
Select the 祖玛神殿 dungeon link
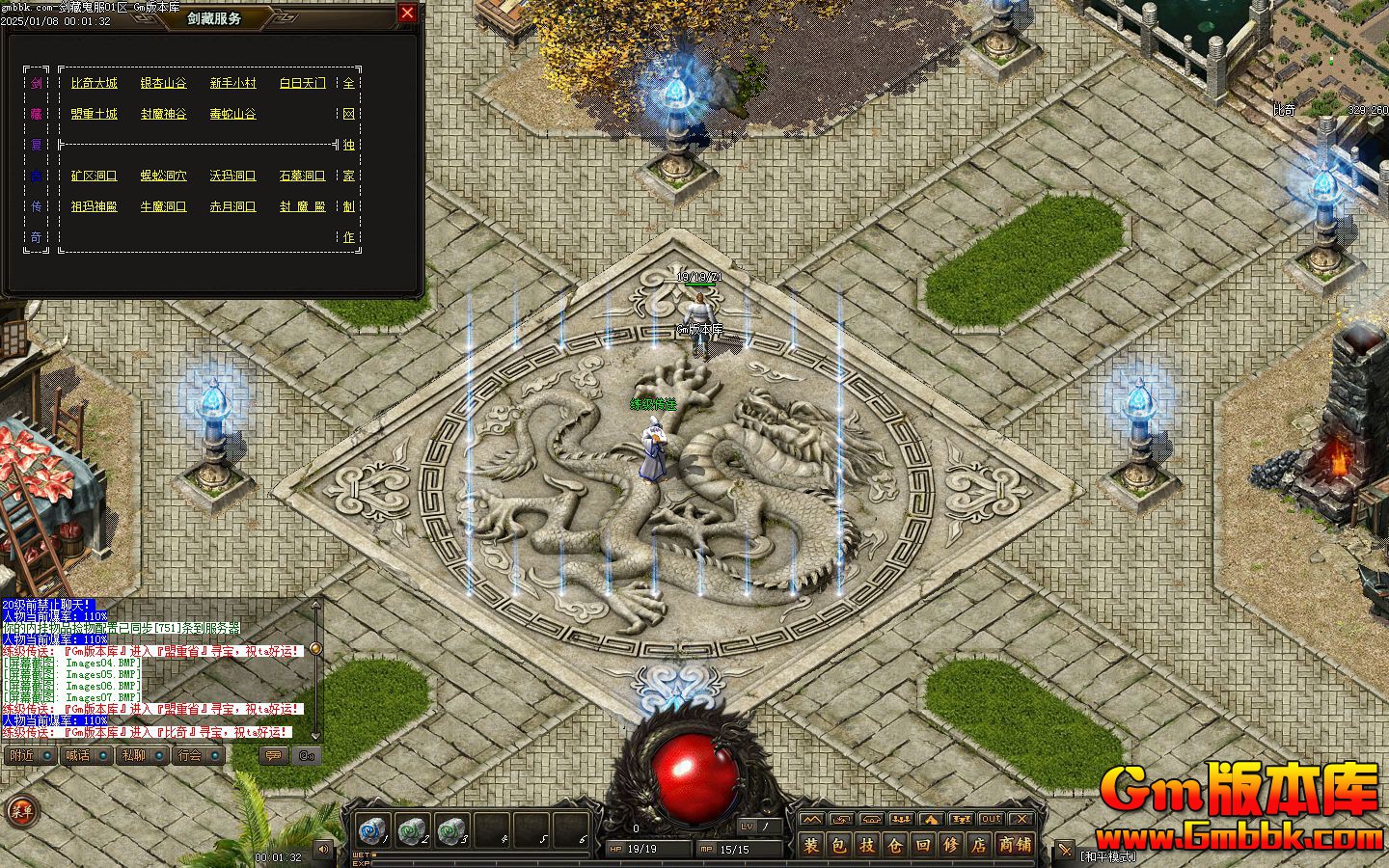point(95,206)
